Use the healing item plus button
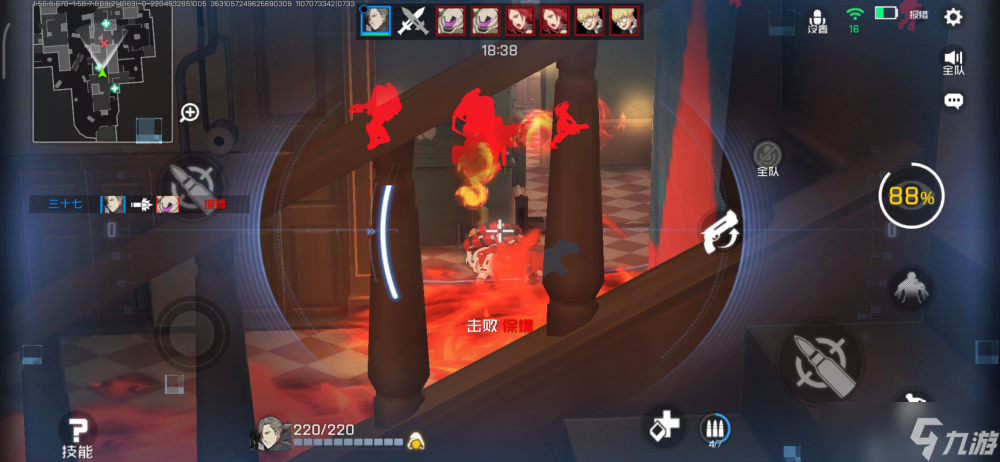The image size is (1000, 462). [664, 426]
